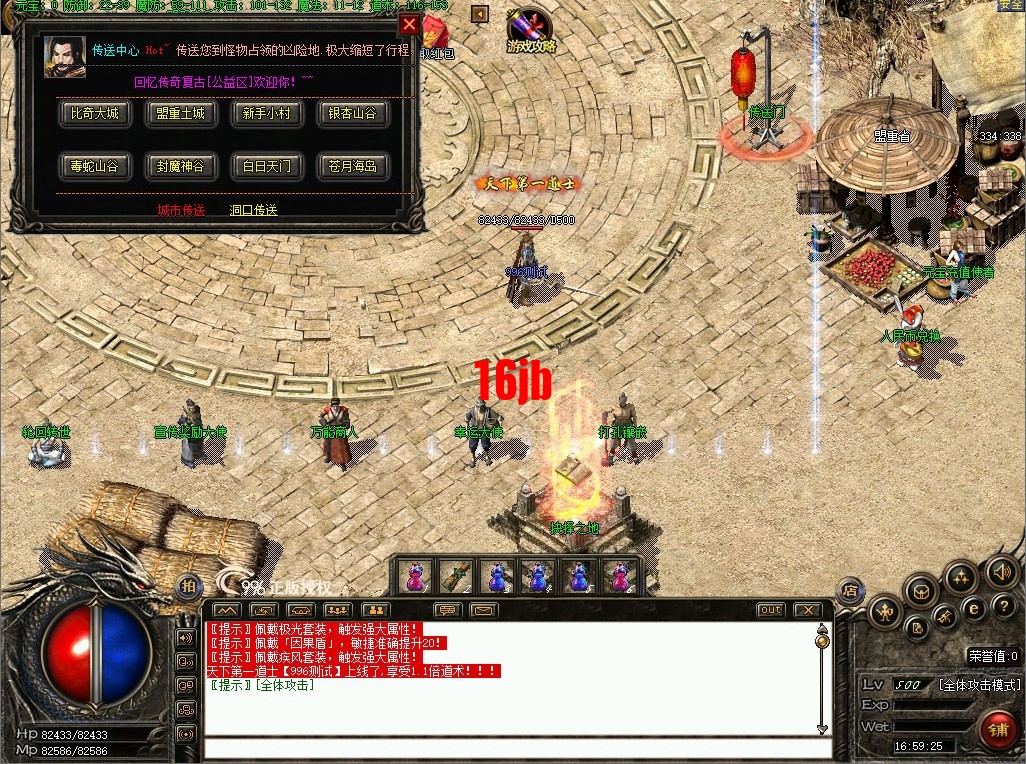
Task: Click the chat window's out button
Action: coord(771,610)
